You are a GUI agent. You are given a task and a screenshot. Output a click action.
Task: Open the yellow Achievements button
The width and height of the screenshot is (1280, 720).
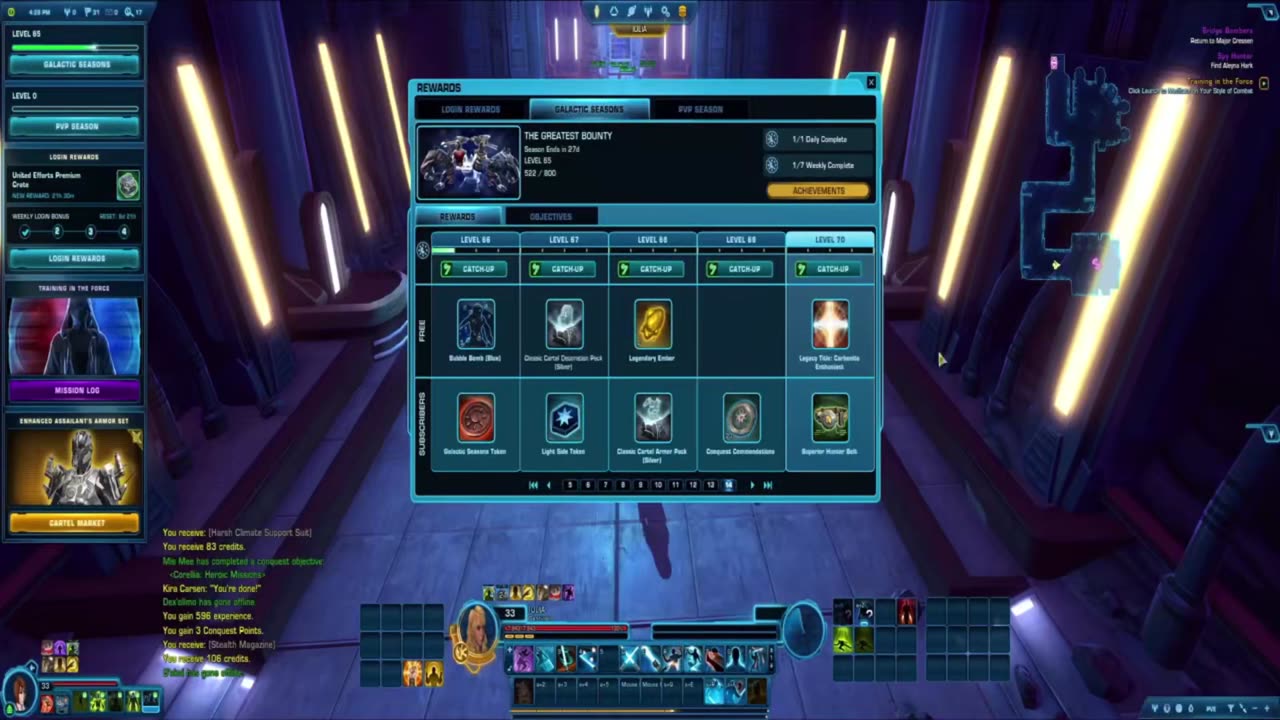click(x=818, y=191)
